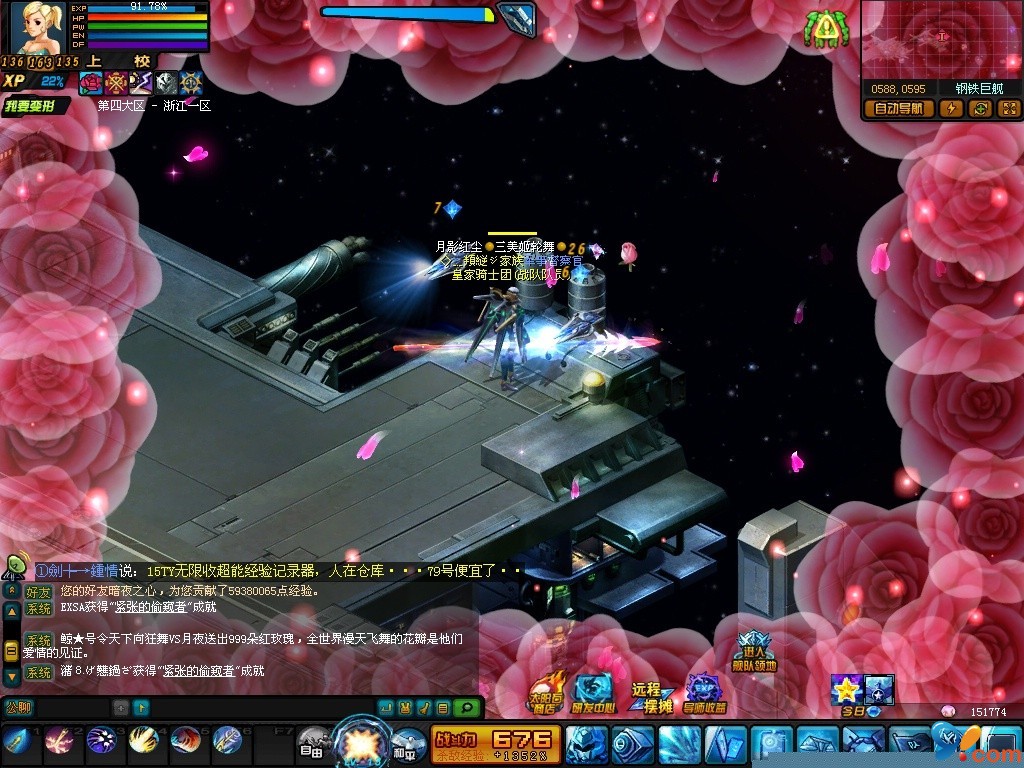The height and width of the screenshot is (768, 1024).
Task: Select the rose buff icon
Action: [91, 83]
